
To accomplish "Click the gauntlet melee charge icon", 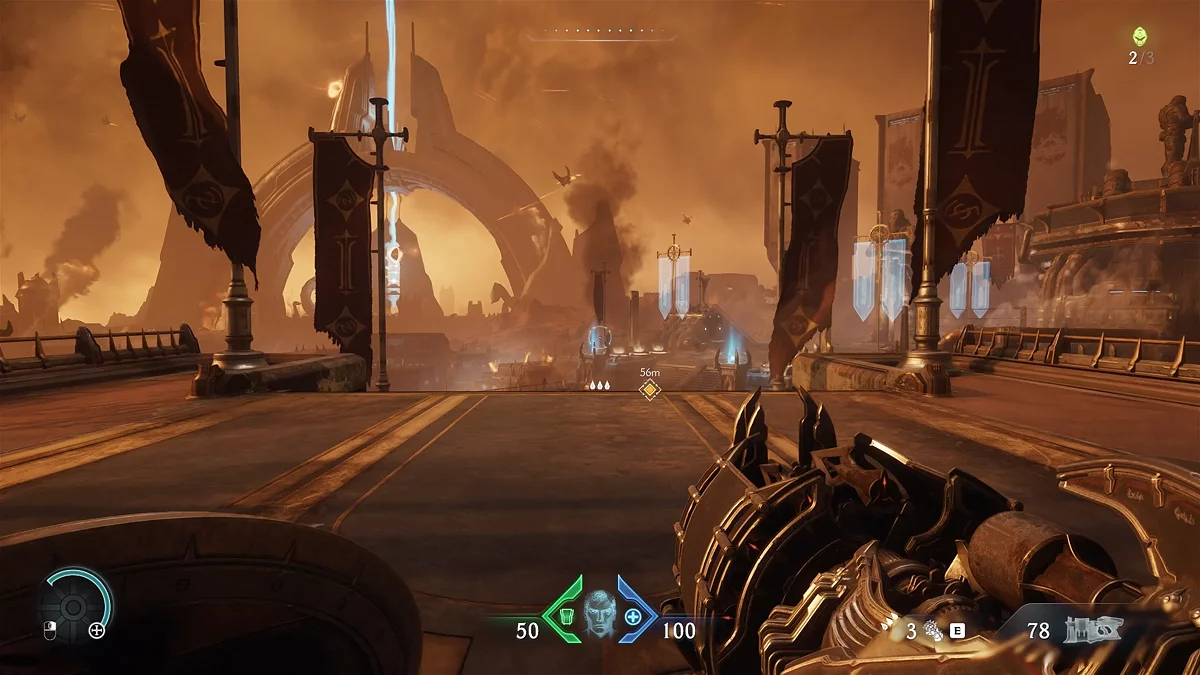I will tap(932, 630).
